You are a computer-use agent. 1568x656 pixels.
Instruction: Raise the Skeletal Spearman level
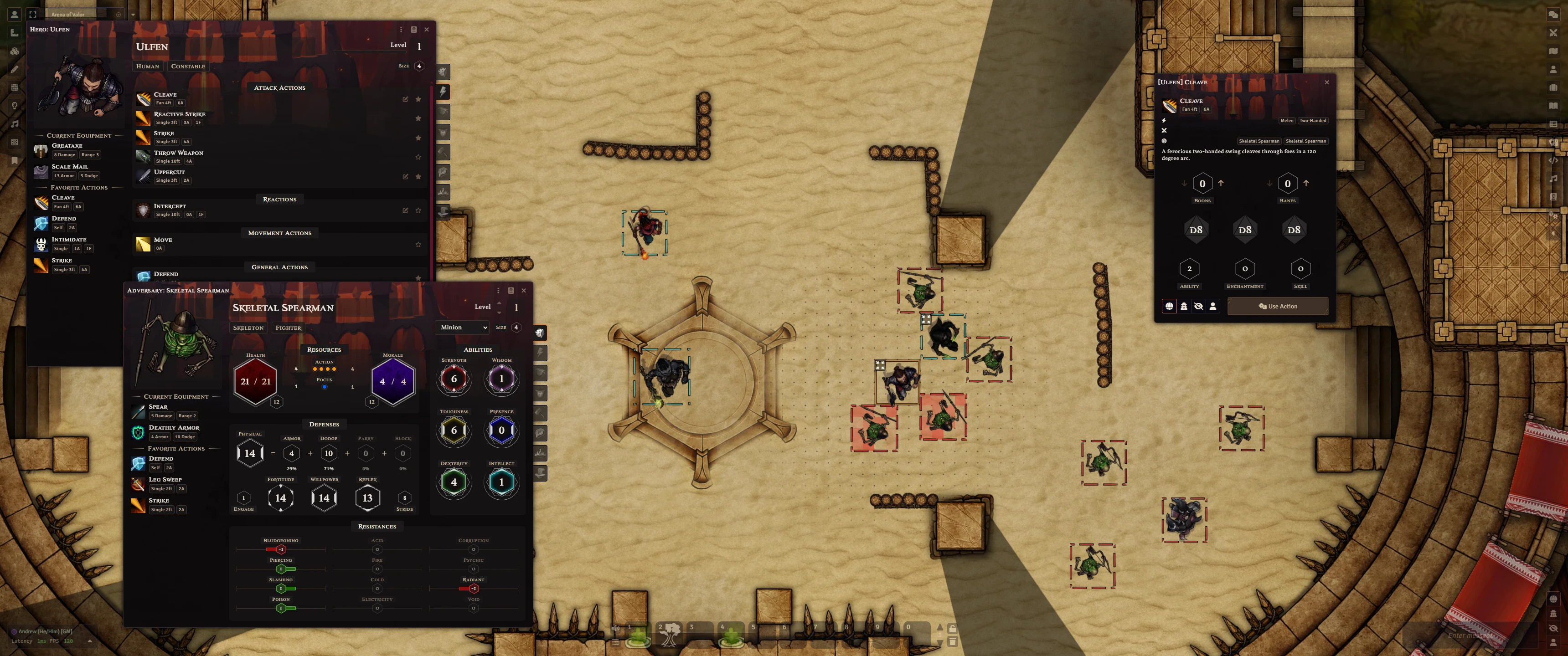(499, 302)
